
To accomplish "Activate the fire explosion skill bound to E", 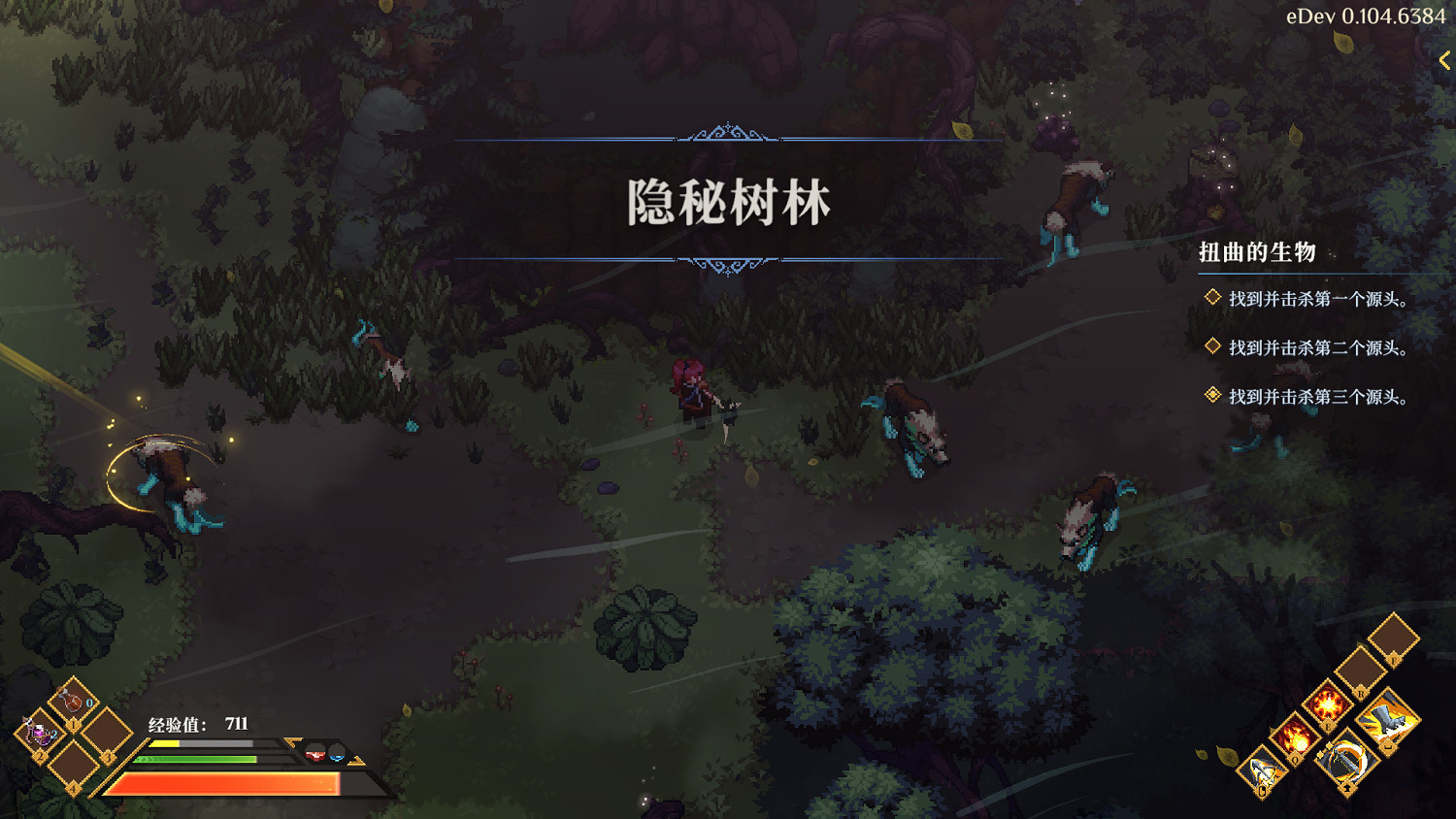I will (x=1327, y=704).
